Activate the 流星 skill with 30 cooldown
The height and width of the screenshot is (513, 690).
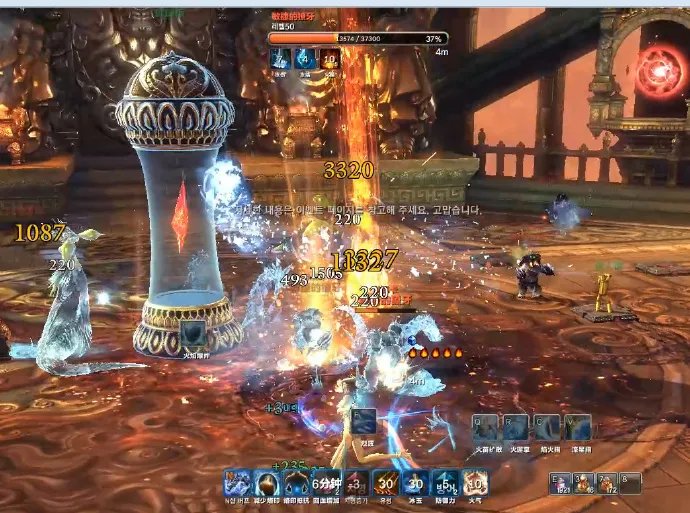386,482
